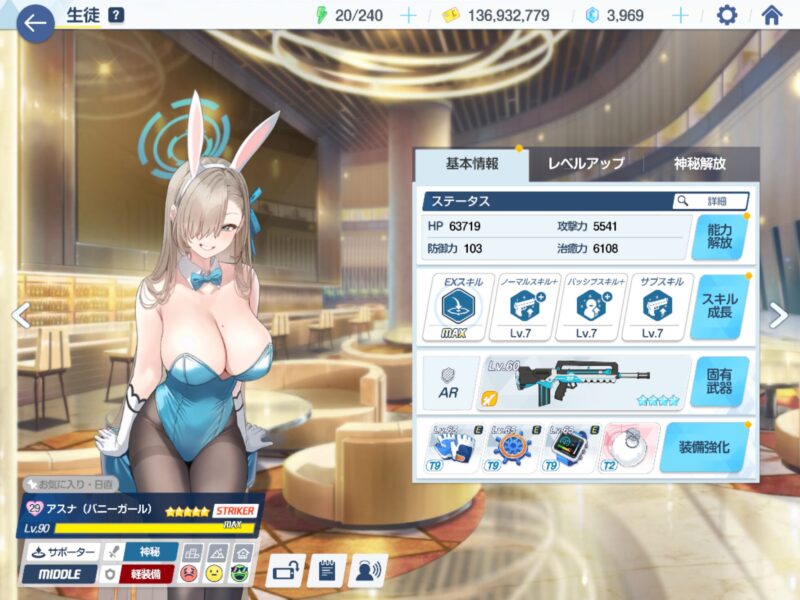Screen dimensions: 800x600
Task: View the next student with right arrow
Action: click(779, 315)
